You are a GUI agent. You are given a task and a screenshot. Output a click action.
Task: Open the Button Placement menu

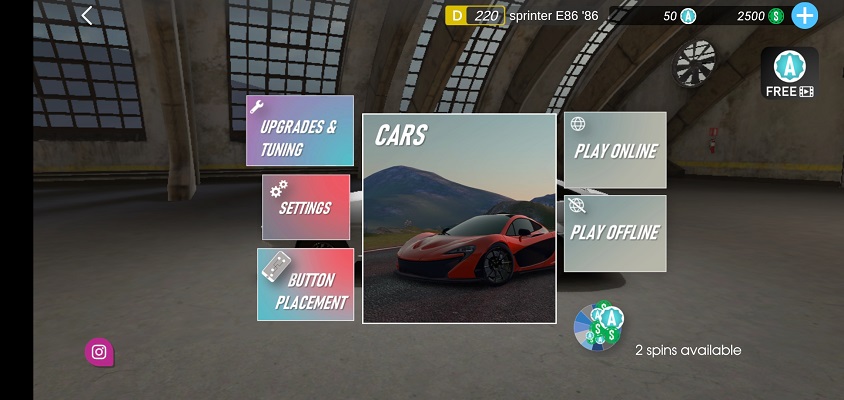click(306, 285)
